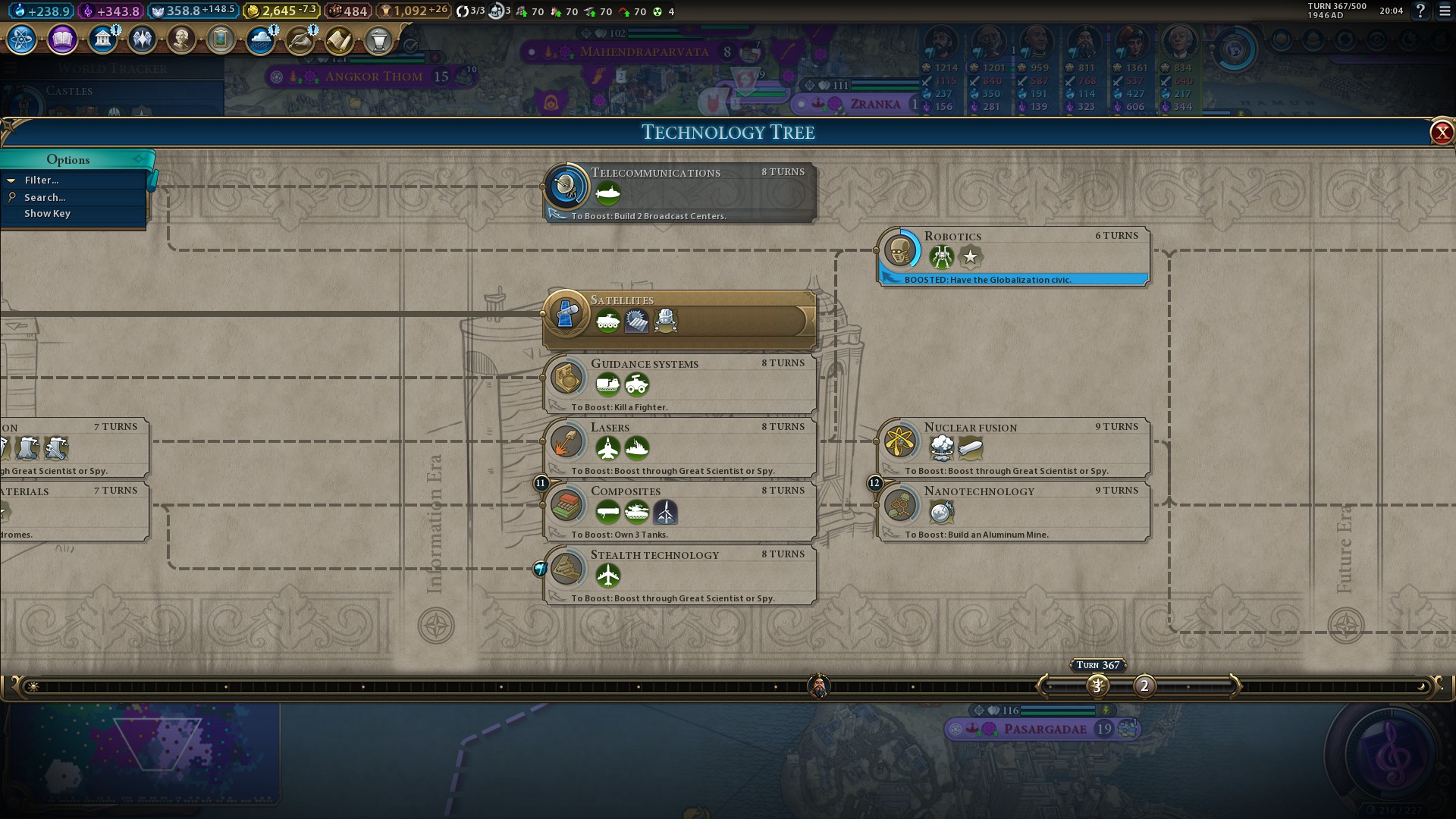
Task: Pick the Composites technology
Action: [x=680, y=511]
